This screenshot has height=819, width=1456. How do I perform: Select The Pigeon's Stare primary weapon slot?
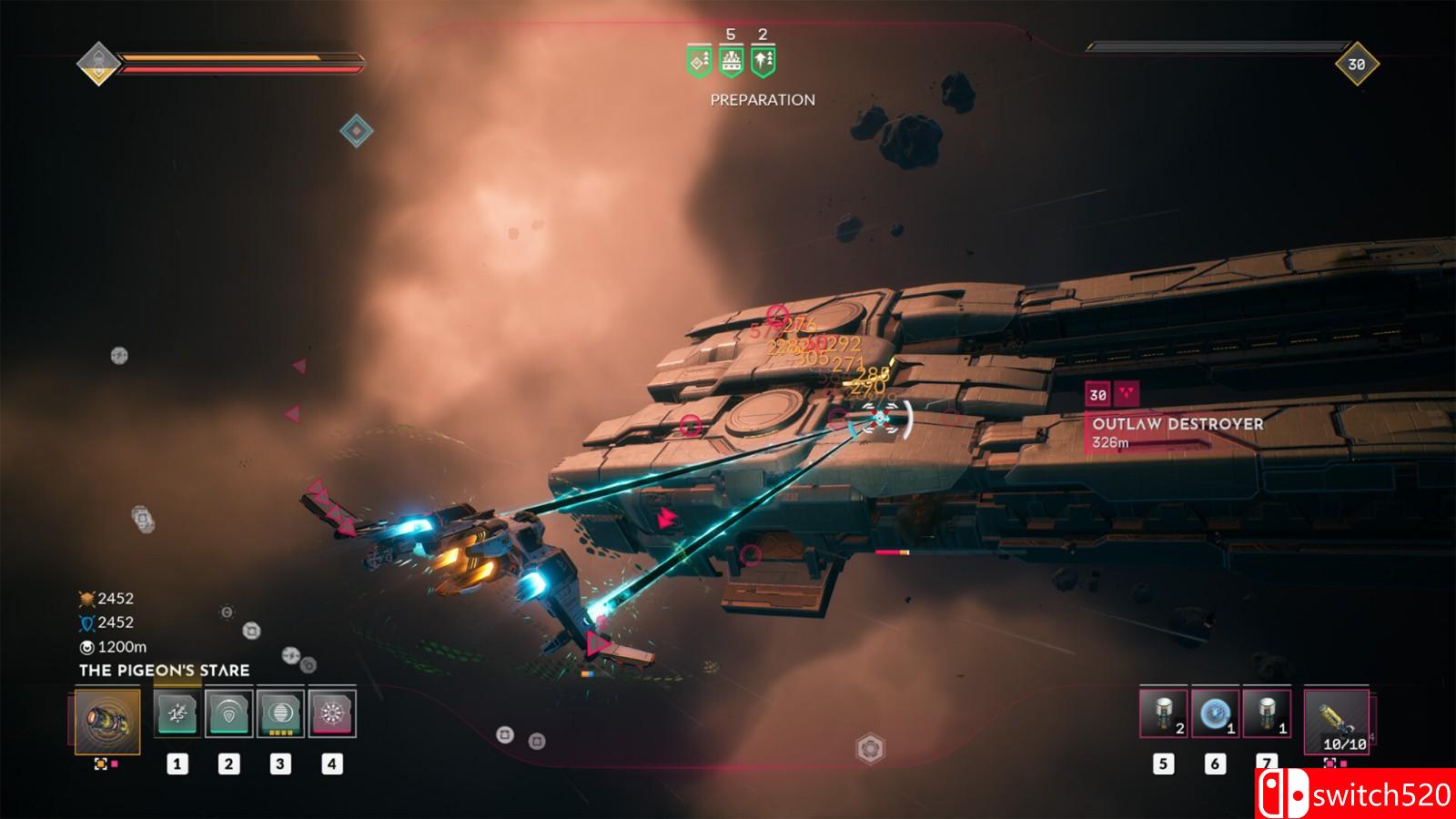pyautogui.click(x=107, y=722)
